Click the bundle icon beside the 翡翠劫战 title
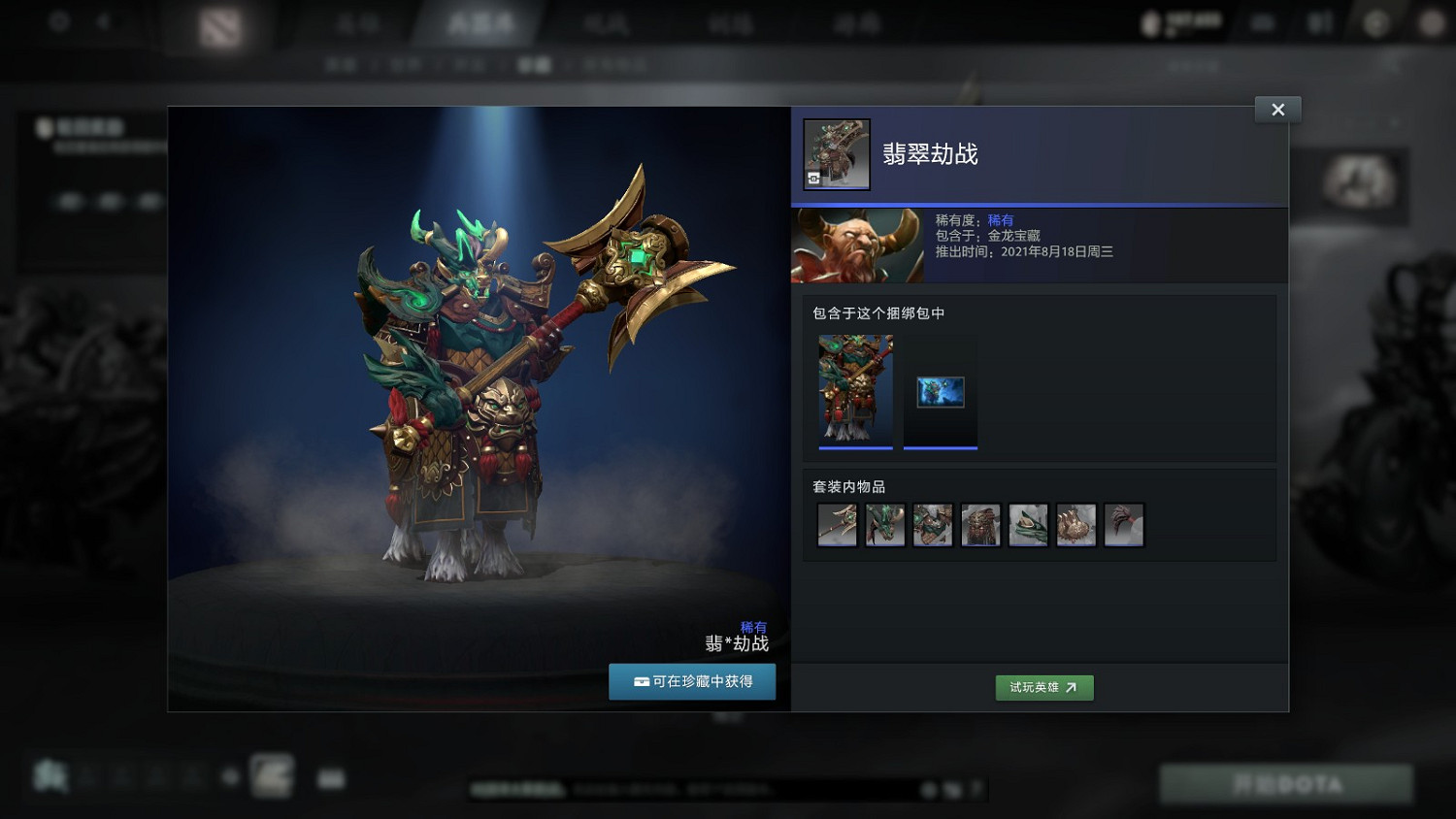 coord(836,153)
